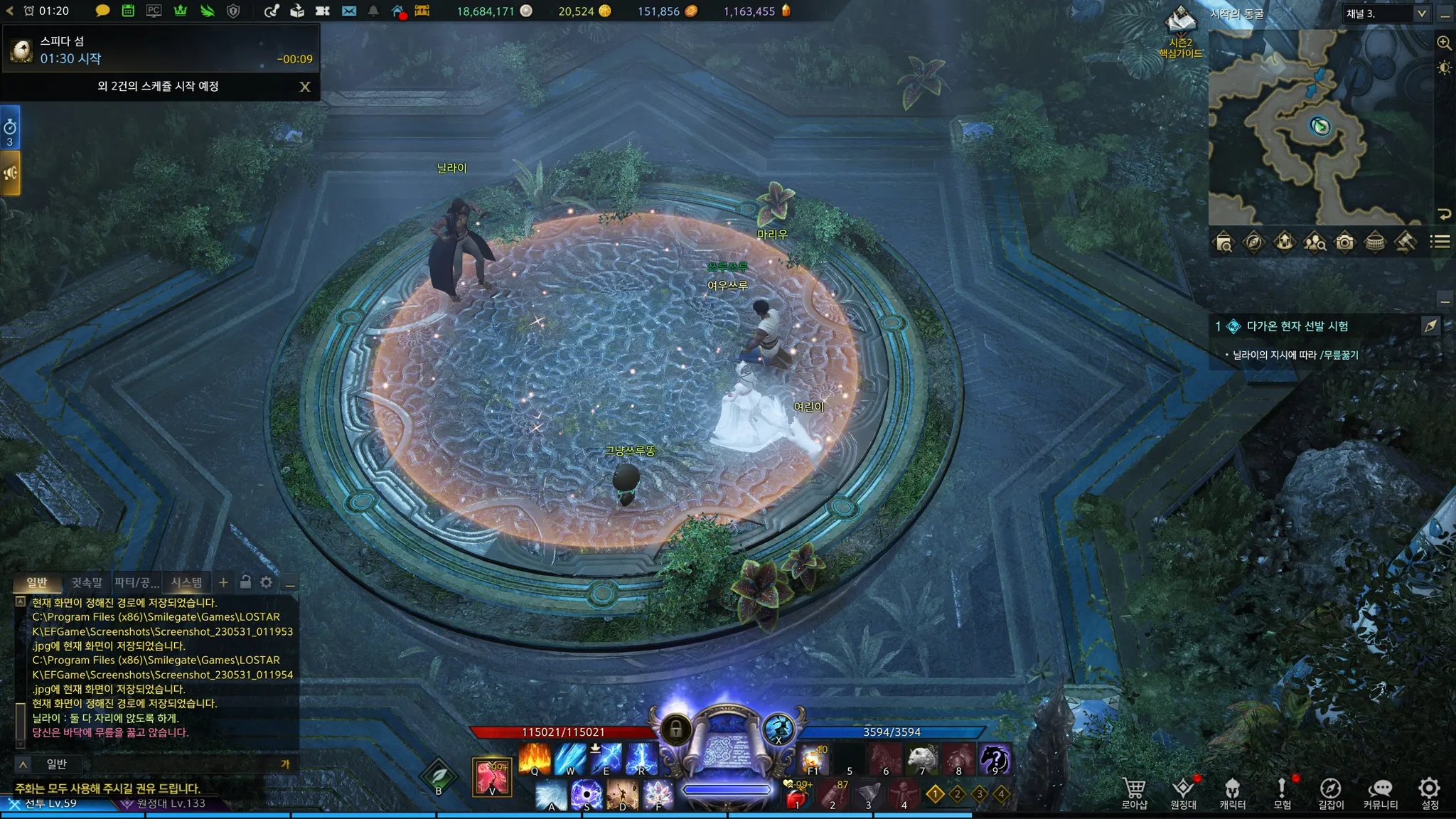The height and width of the screenshot is (819, 1456).
Task: Open the 커뮤니티 community menu
Action: click(x=1380, y=792)
